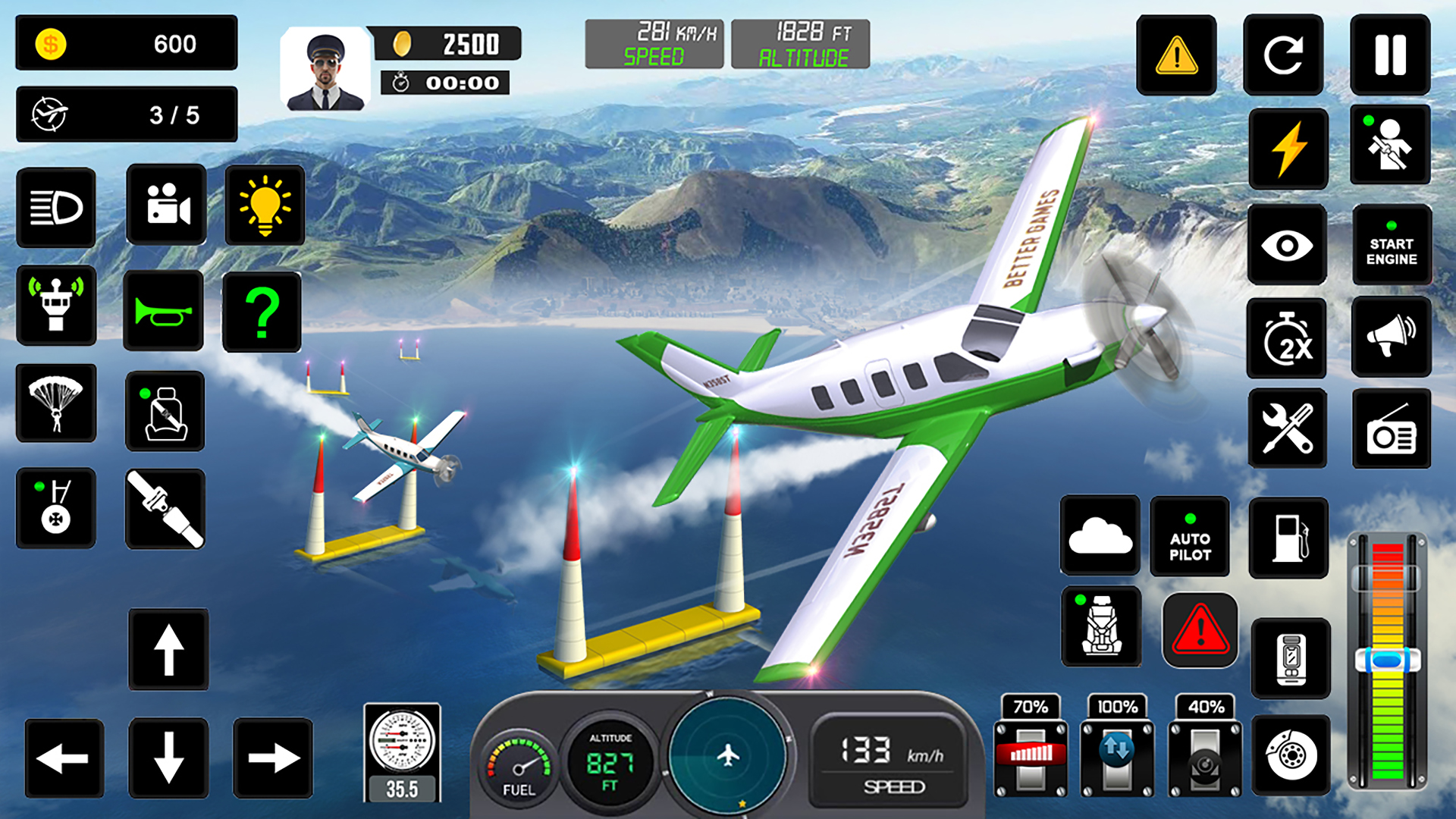Viewport: 1456px width, 819px height.
Task: Refuel using the fuel pump icon
Action: (1289, 538)
